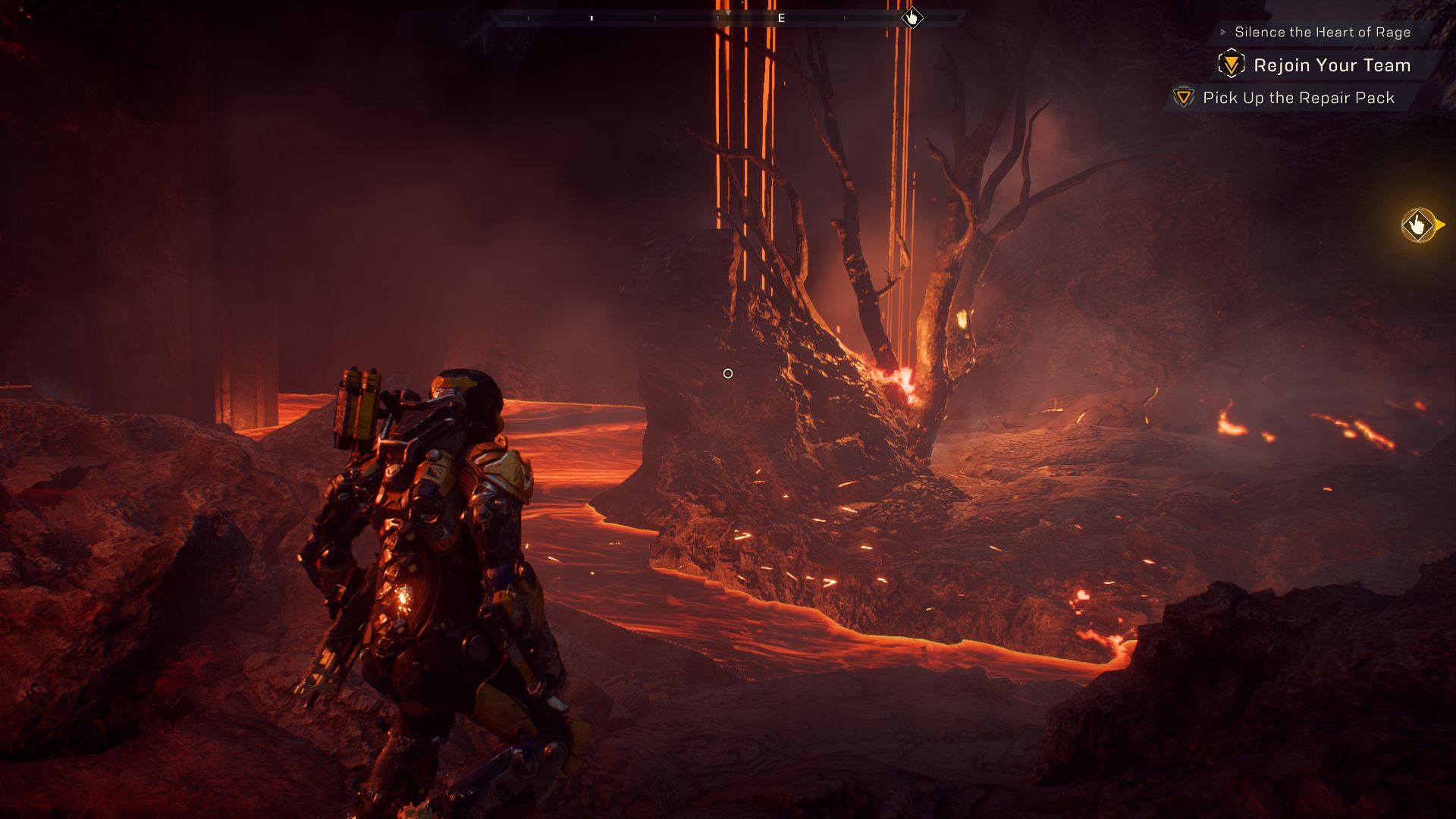
Task: Expand the Silence the Heart of Rage mission title
Action: coord(1322,32)
